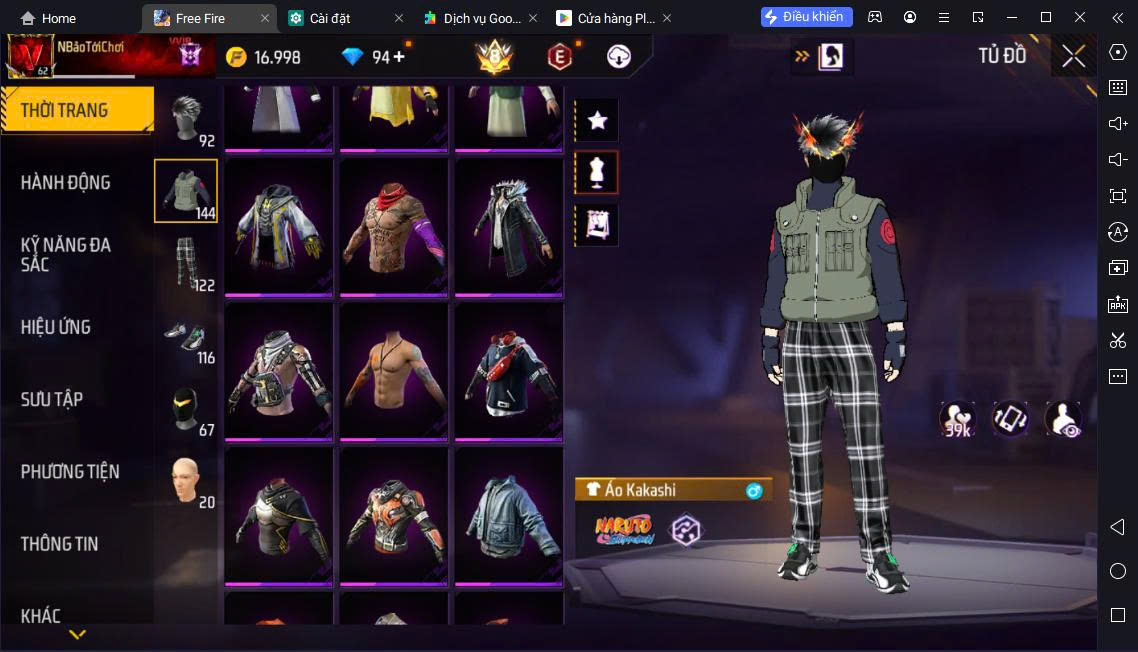Screen dimensions: 1138x652
Task: Open the Thông Tin section
Action: [60, 544]
